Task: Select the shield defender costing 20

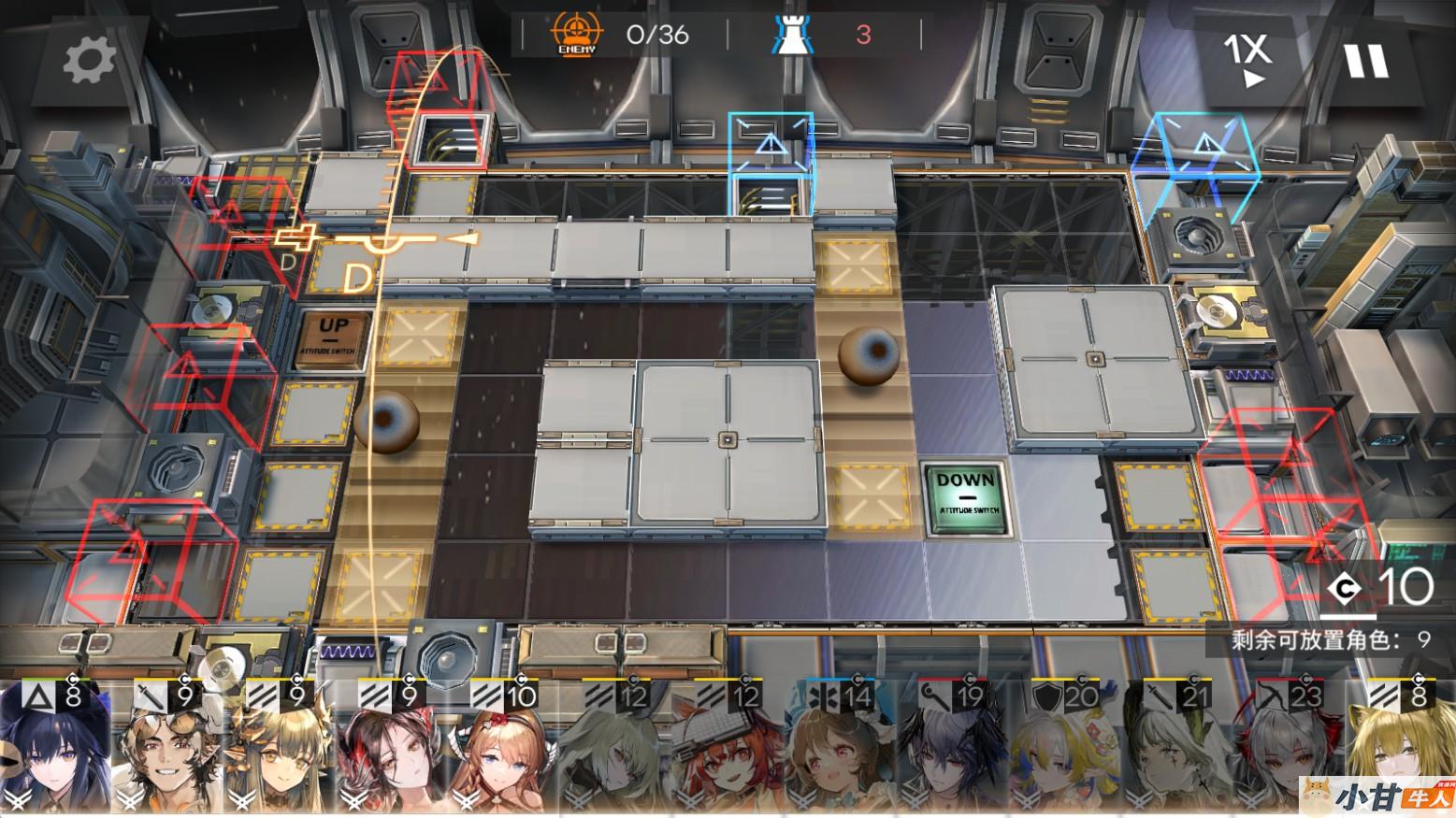Action: (1064, 753)
